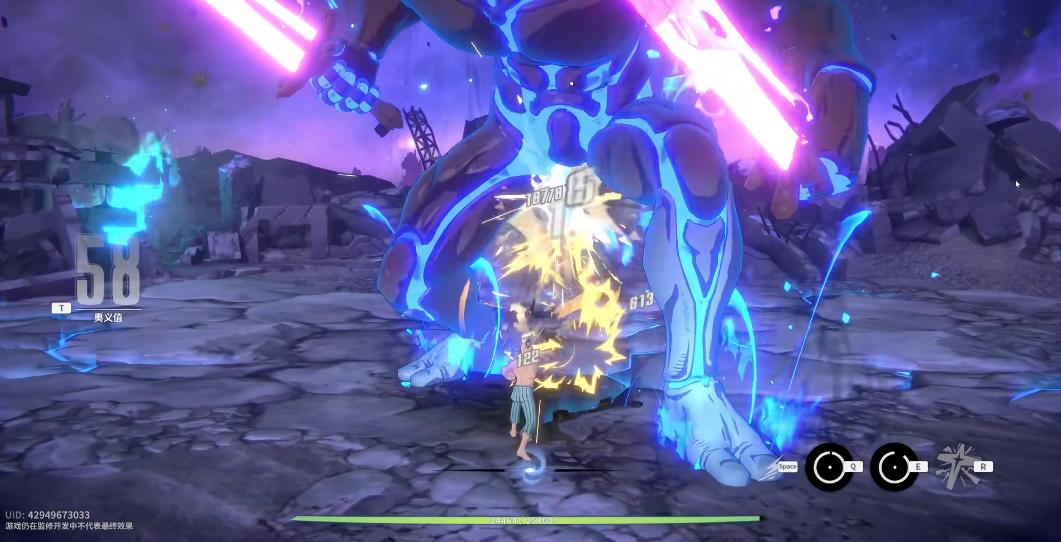Trigger the grey starburst ultimate ability icon
Image resolution: width=1061 pixels, height=542 pixels.
tap(956, 466)
